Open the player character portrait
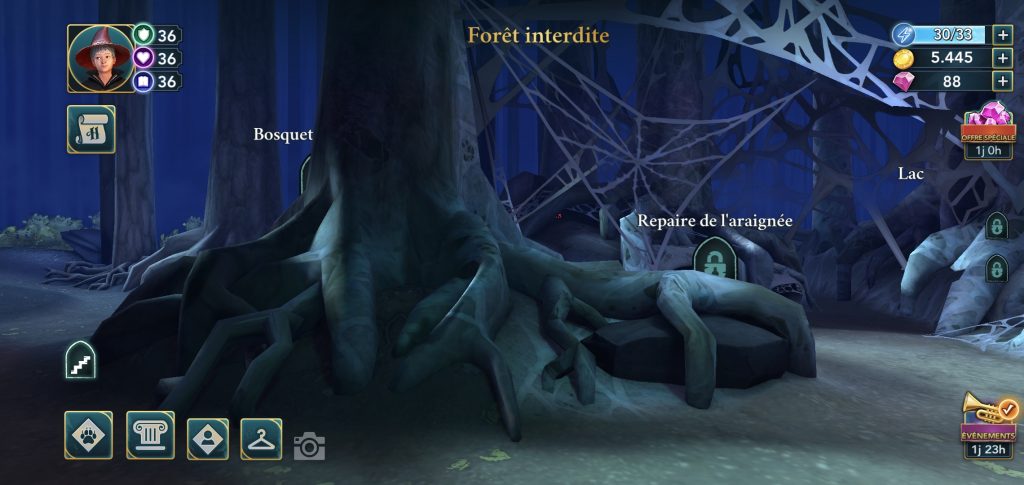The height and width of the screenshot is (485, 1024). [x=101, y=59]
